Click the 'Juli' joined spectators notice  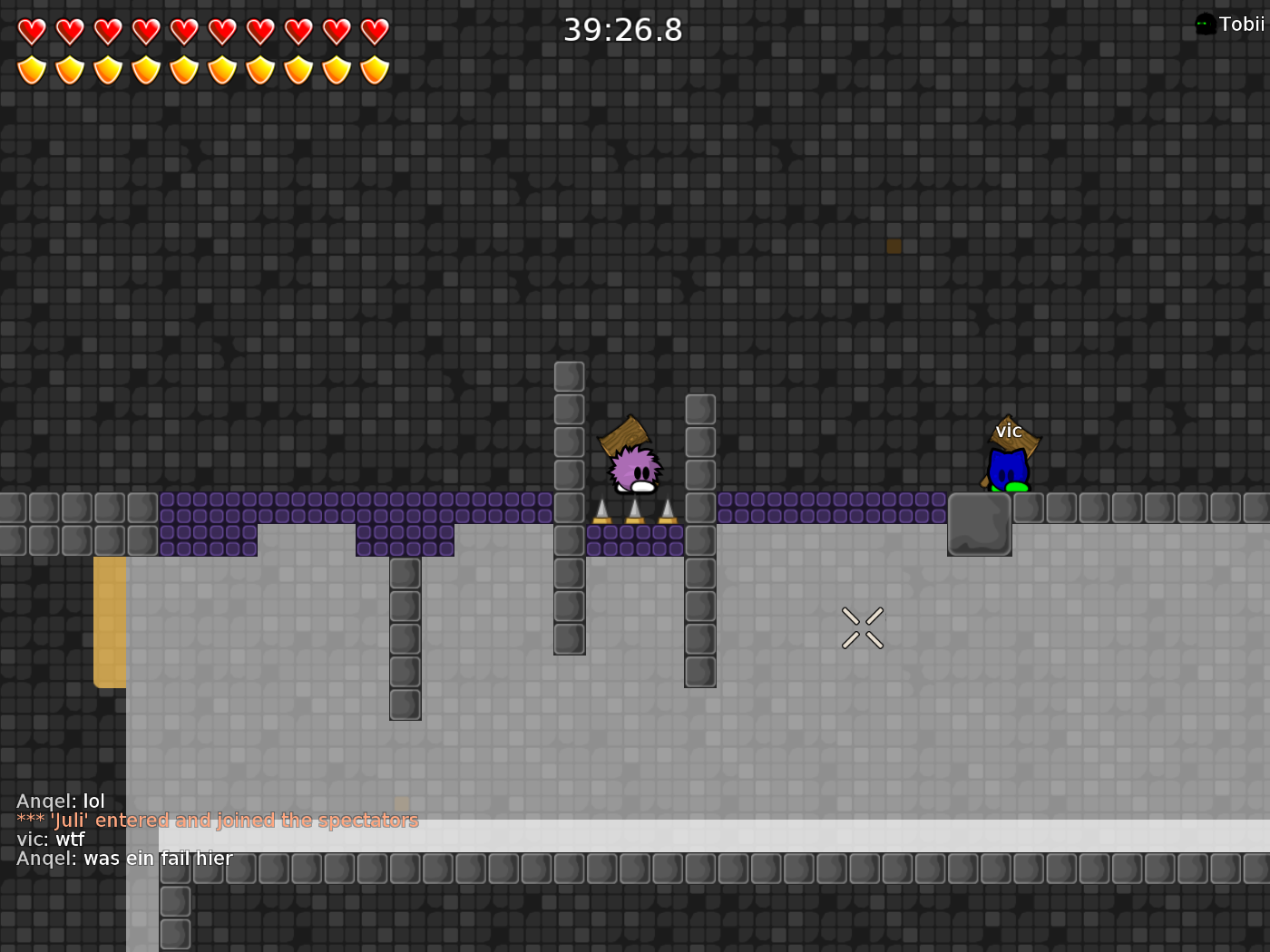click(x=217, y=821)
